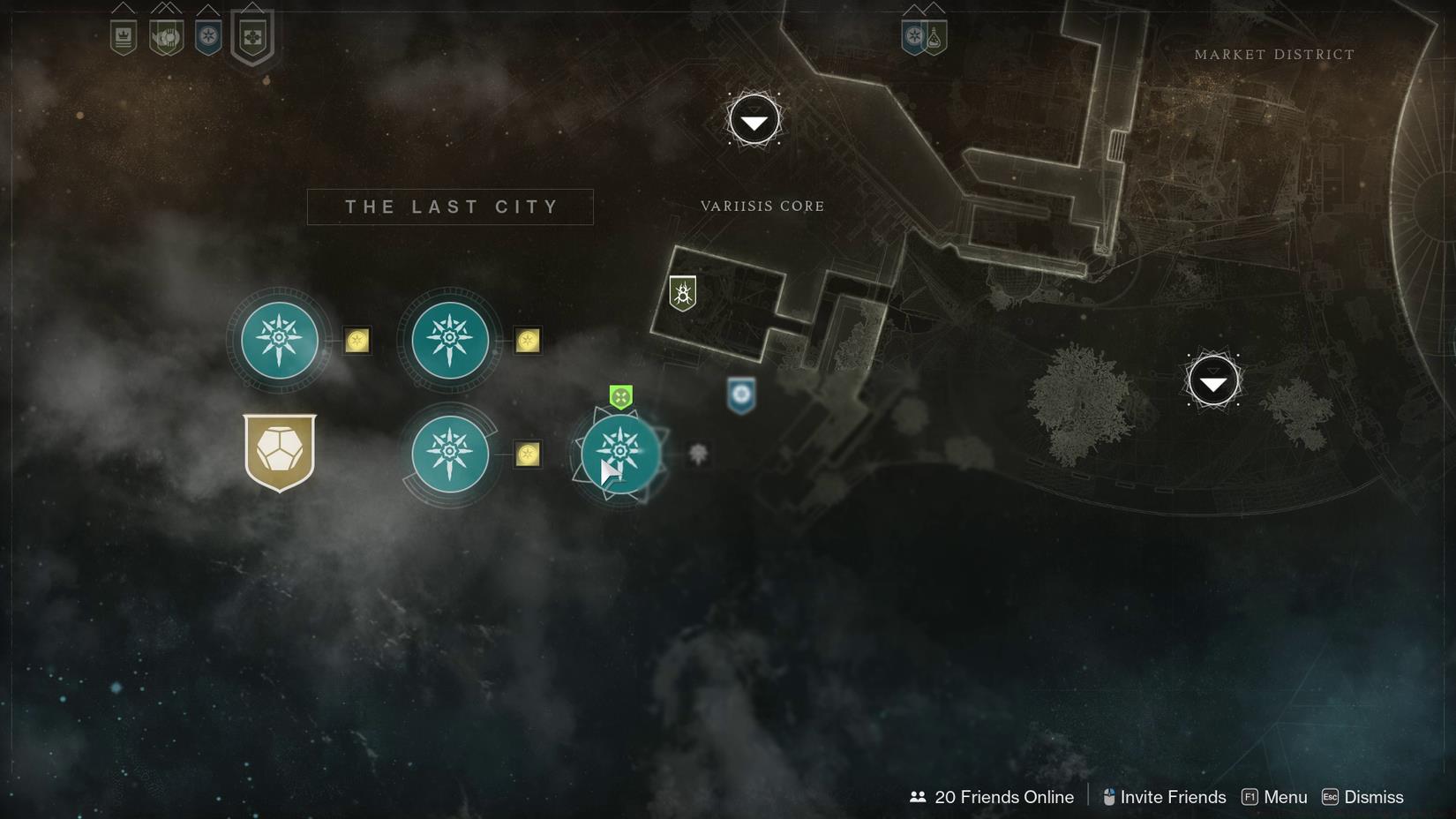Toggle the small flower marker beside the activity node
The width and height of the screenshot is (1456, 819).
pos(698,454)
